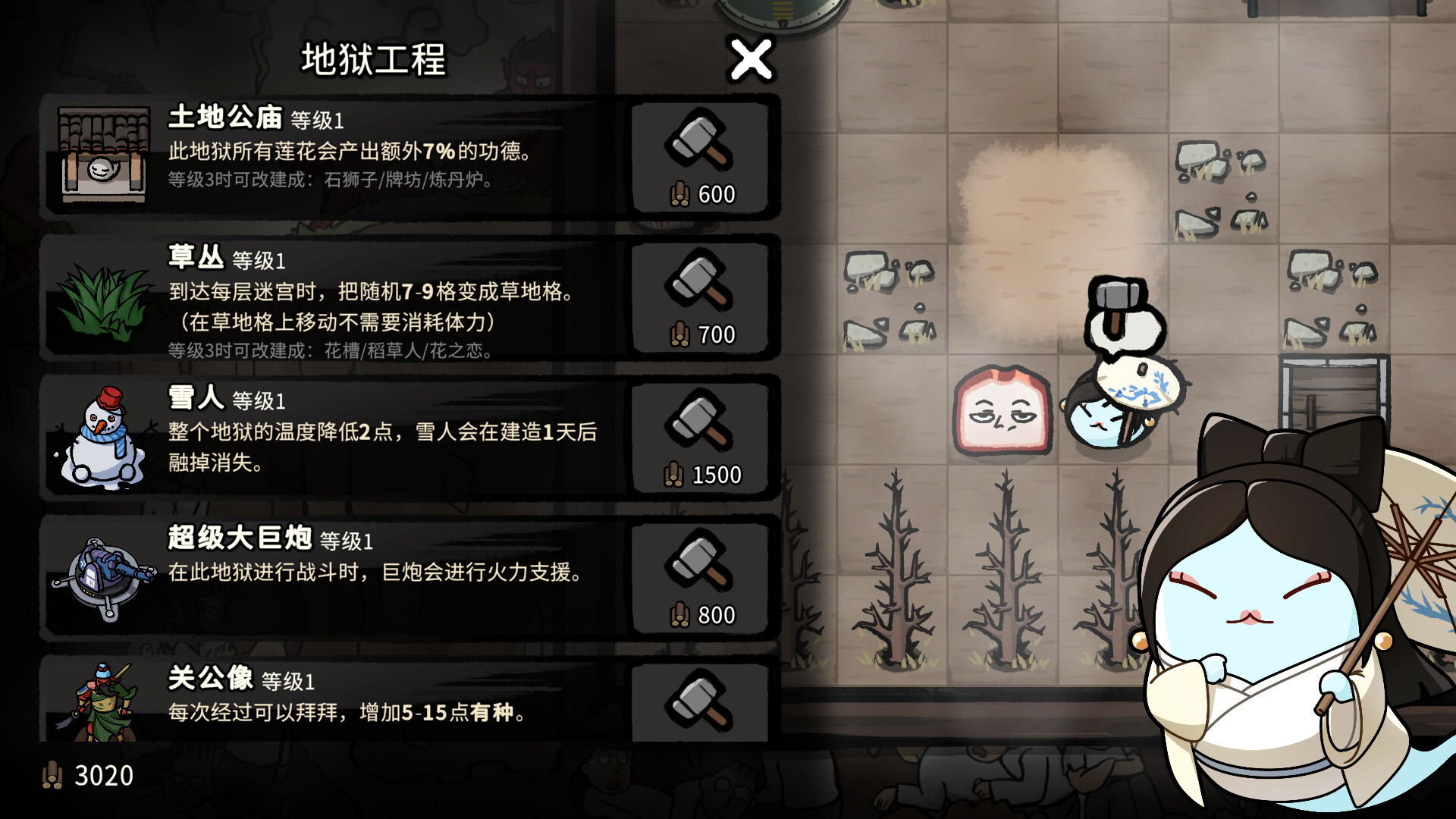Select the 雪人 snowman icon
1456x819 pixels.
(x=102, y=436)
